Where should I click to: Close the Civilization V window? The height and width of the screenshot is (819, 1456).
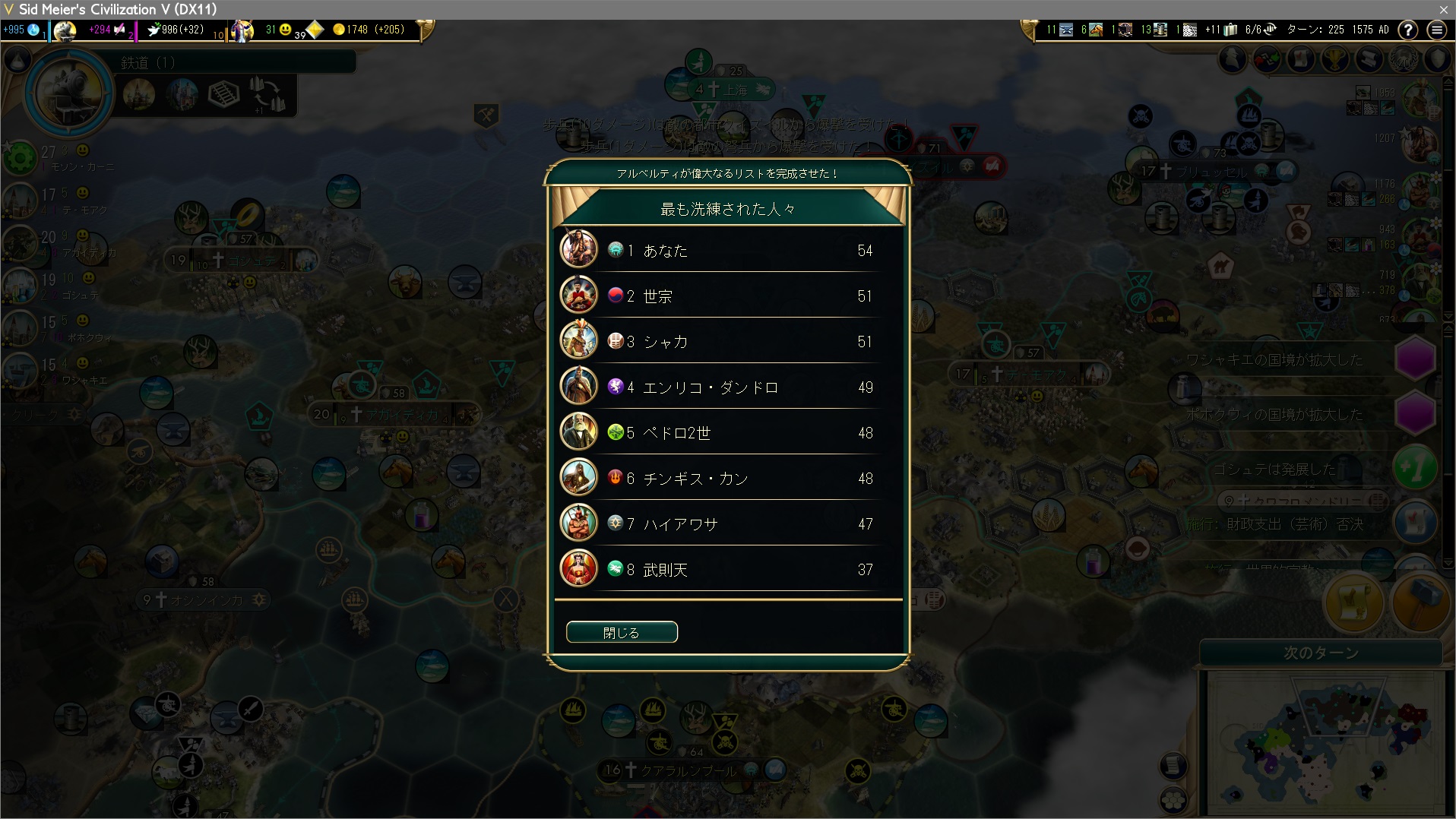click(x=1443, y=9)
